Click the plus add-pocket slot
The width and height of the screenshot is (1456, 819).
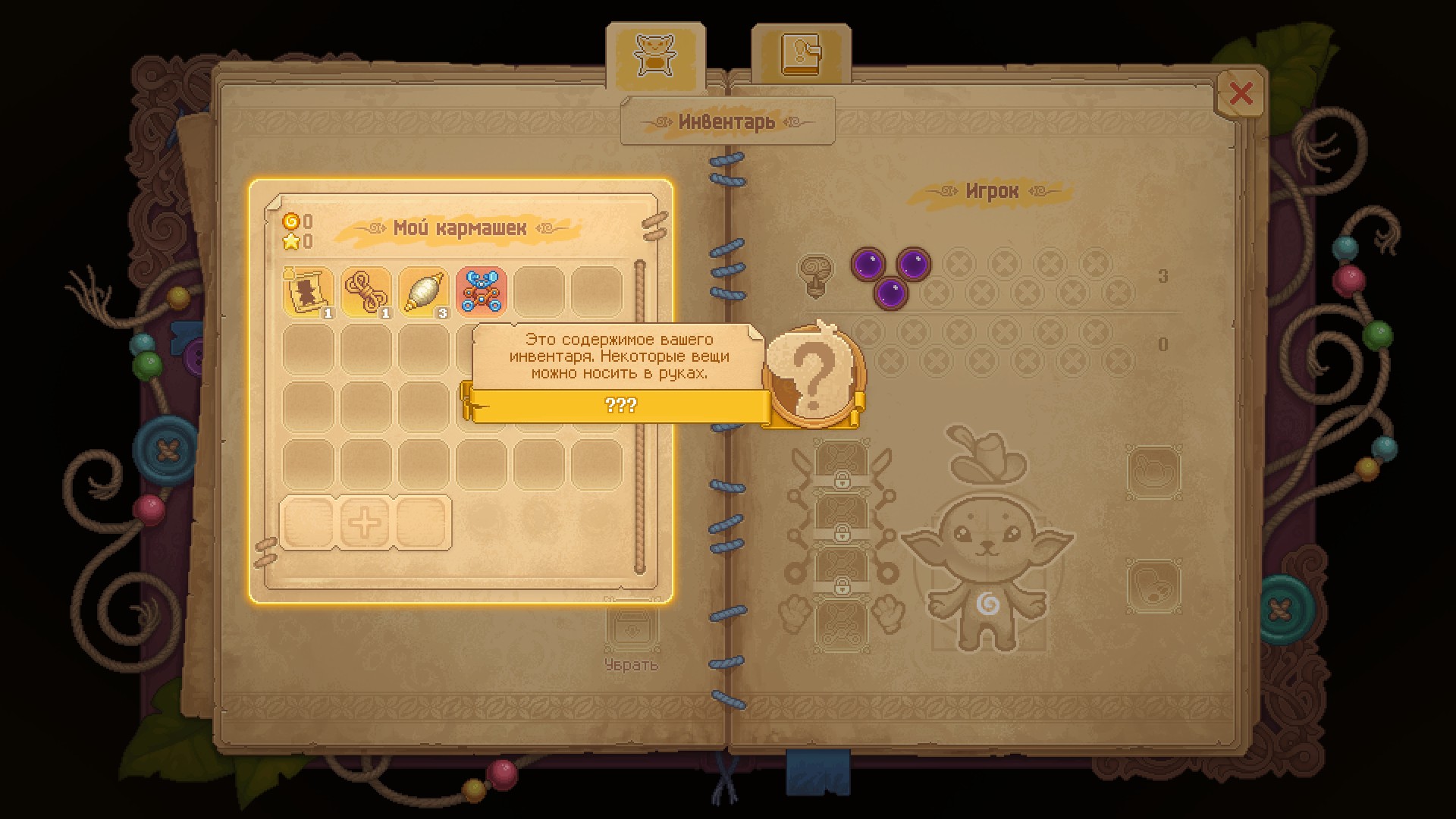click(x=365, y=522)
